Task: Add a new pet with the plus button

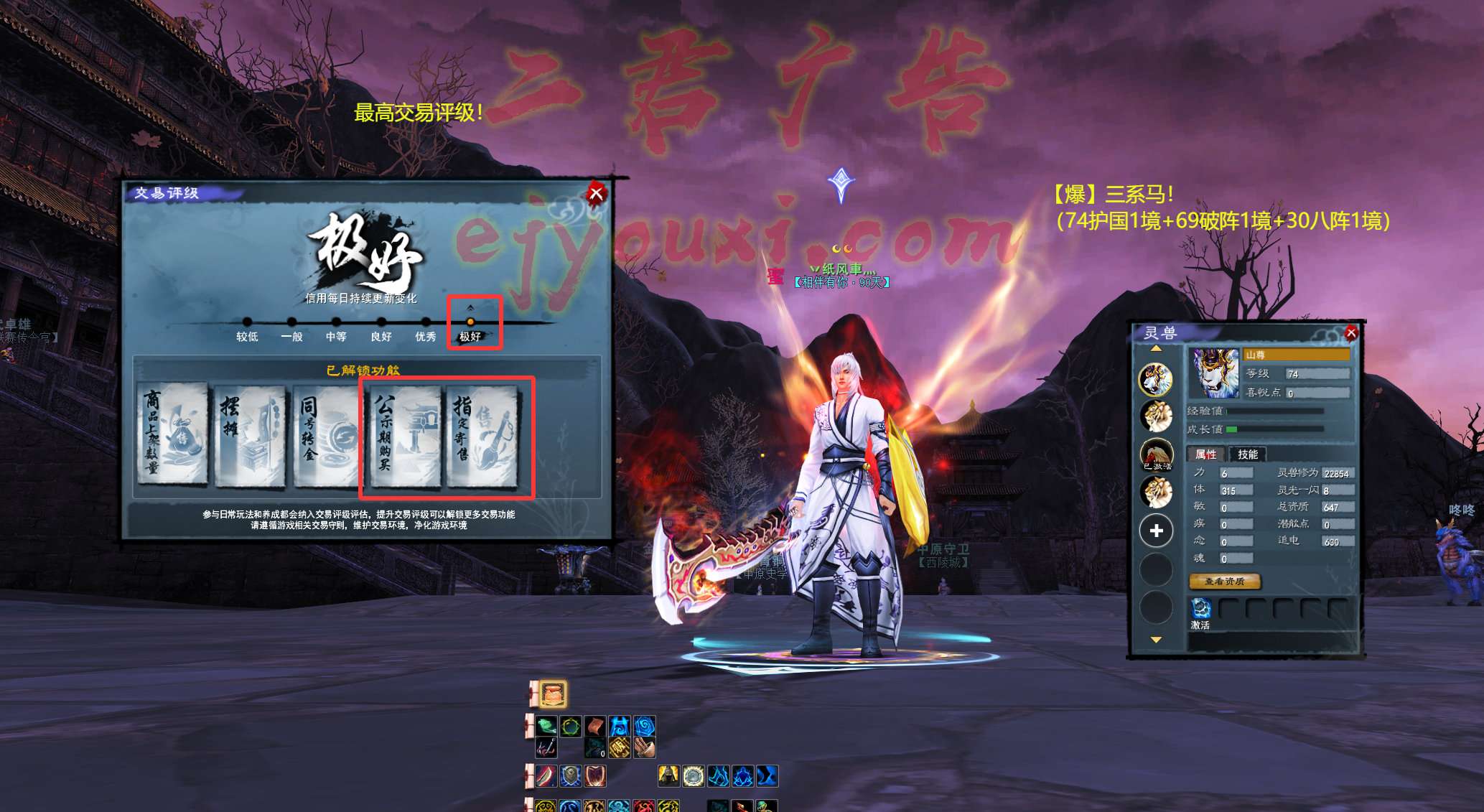Action: [1156, 531]
